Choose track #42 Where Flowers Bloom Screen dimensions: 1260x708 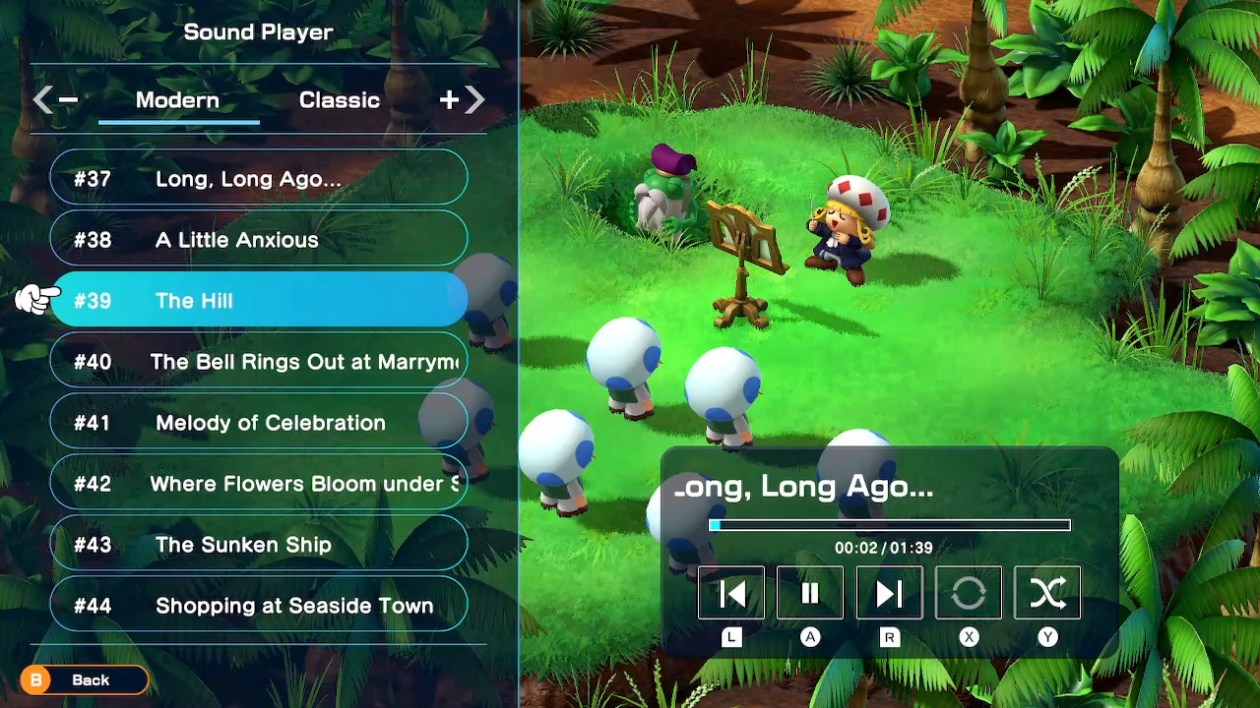(x=258, y=484)
